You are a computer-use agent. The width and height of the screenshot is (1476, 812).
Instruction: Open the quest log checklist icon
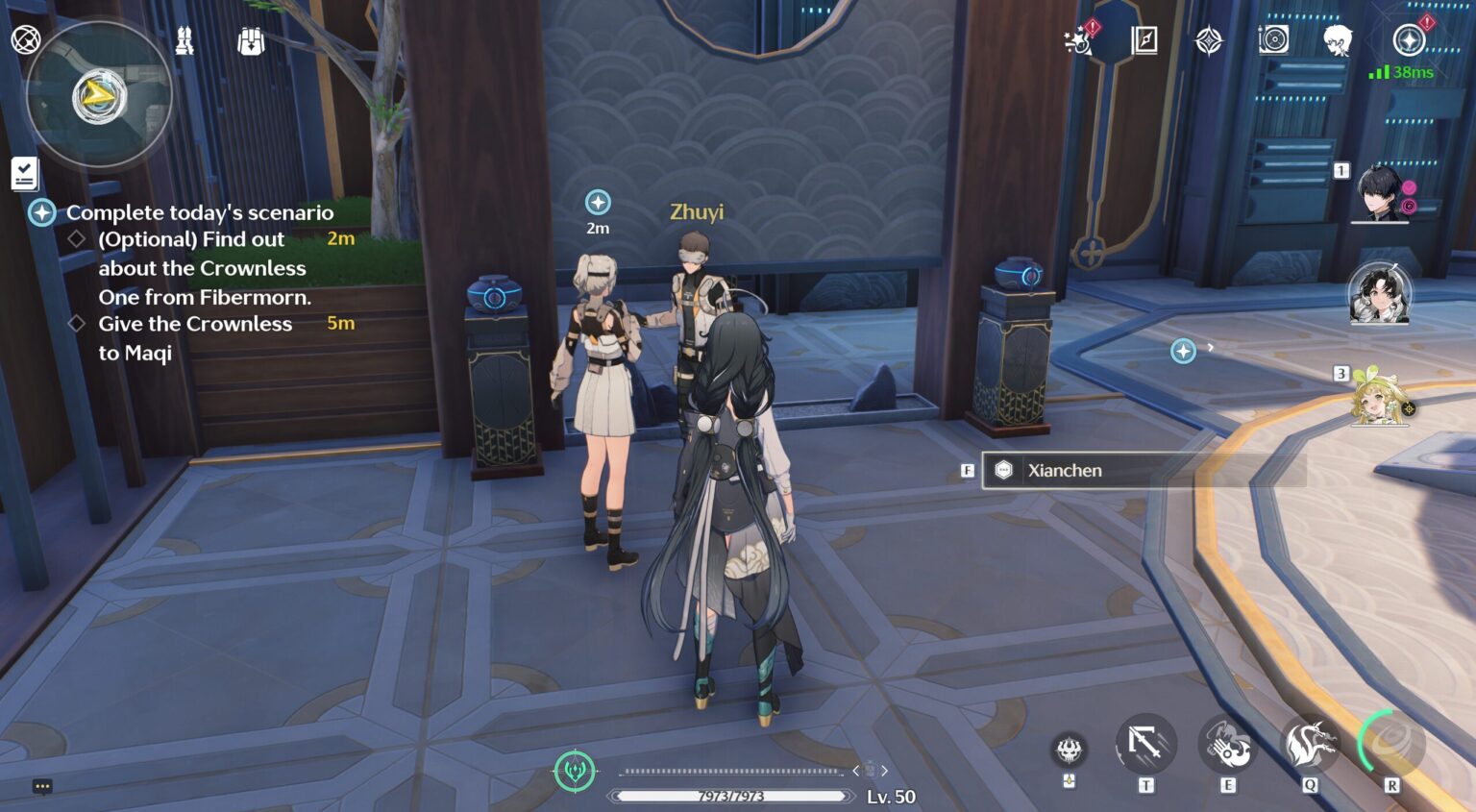click(x=25, y=174)
